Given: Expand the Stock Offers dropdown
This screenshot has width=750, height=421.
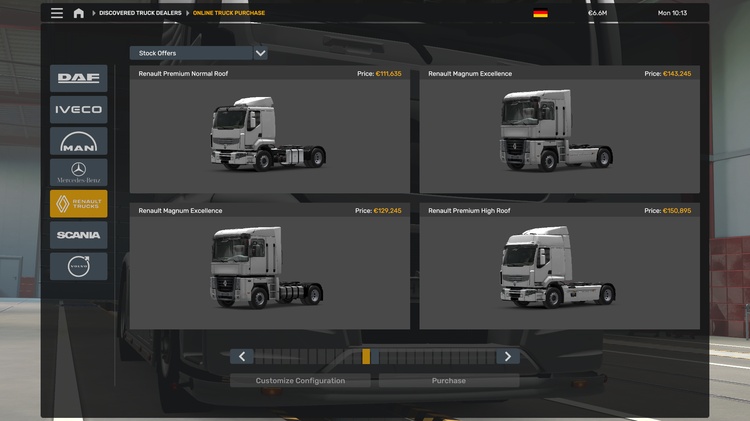Looking at the screenshot, I should point(260,53).
